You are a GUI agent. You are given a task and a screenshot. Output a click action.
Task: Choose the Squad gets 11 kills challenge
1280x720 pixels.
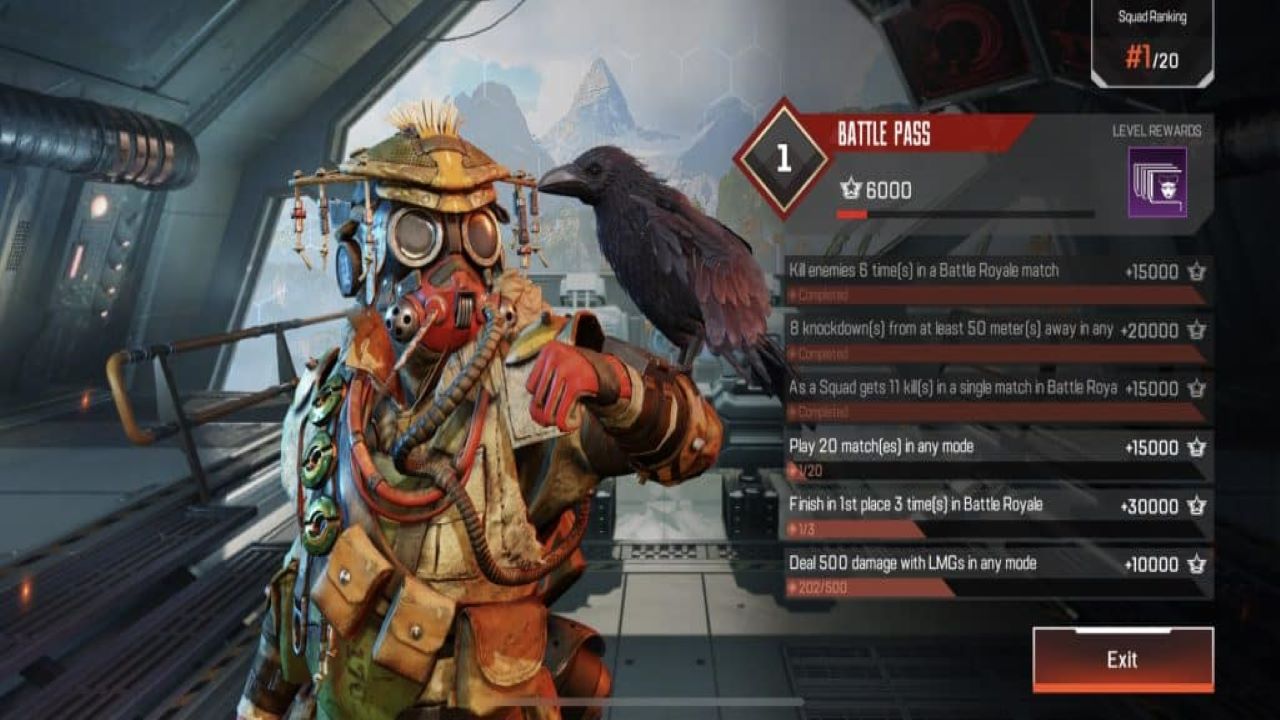coord(998,397)
